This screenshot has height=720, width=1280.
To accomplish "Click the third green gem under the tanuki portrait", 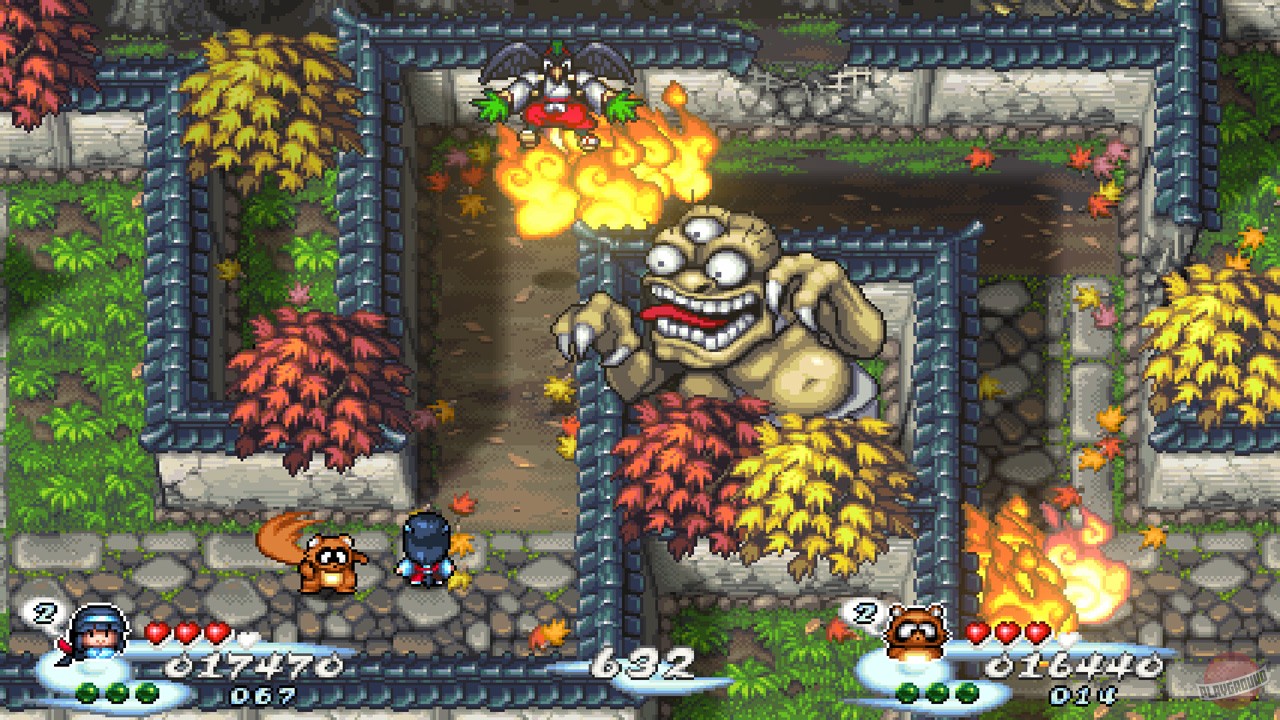I will click(x=966, y=692).
